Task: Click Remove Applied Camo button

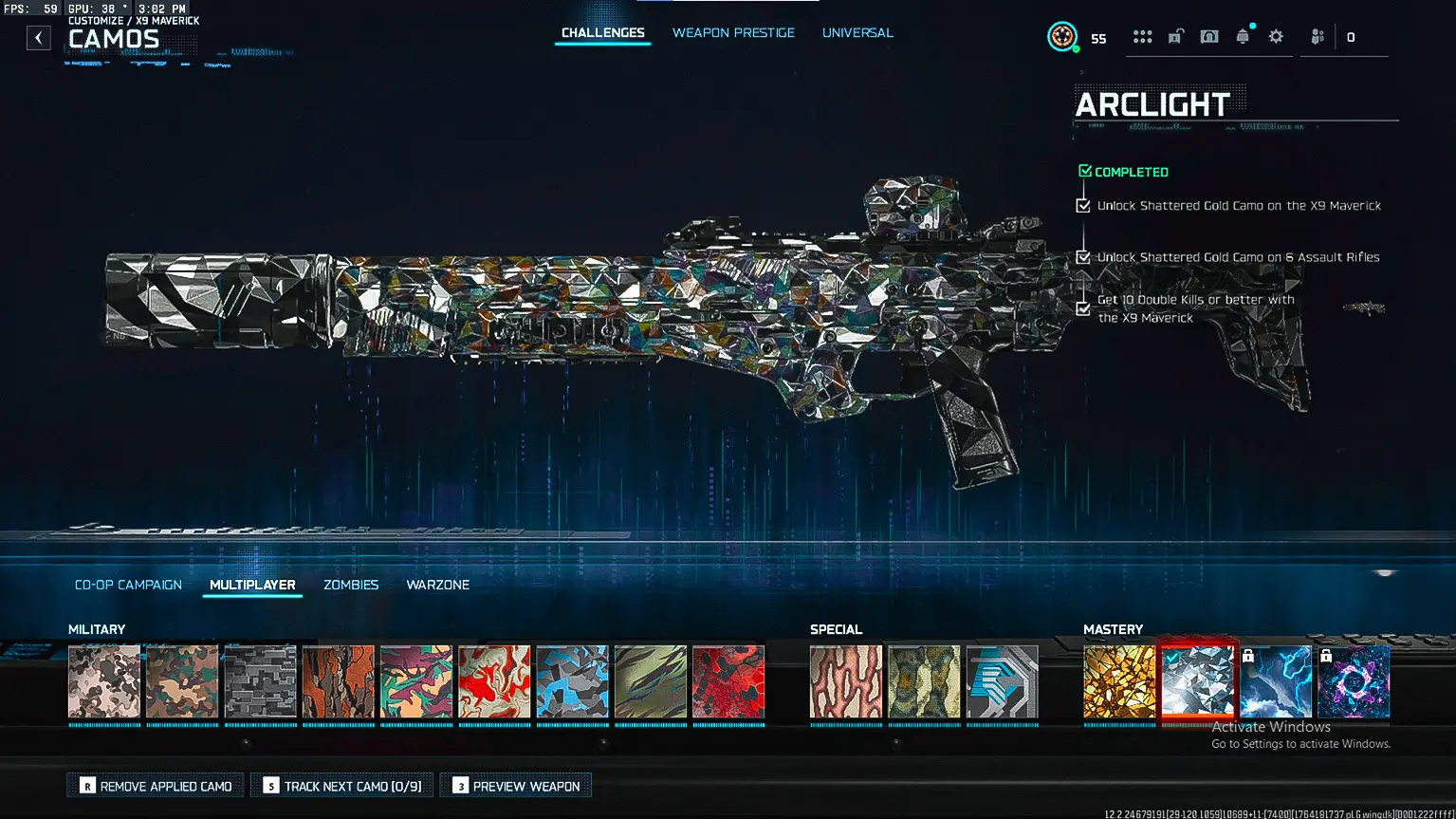Action: (x=155, y=785)
